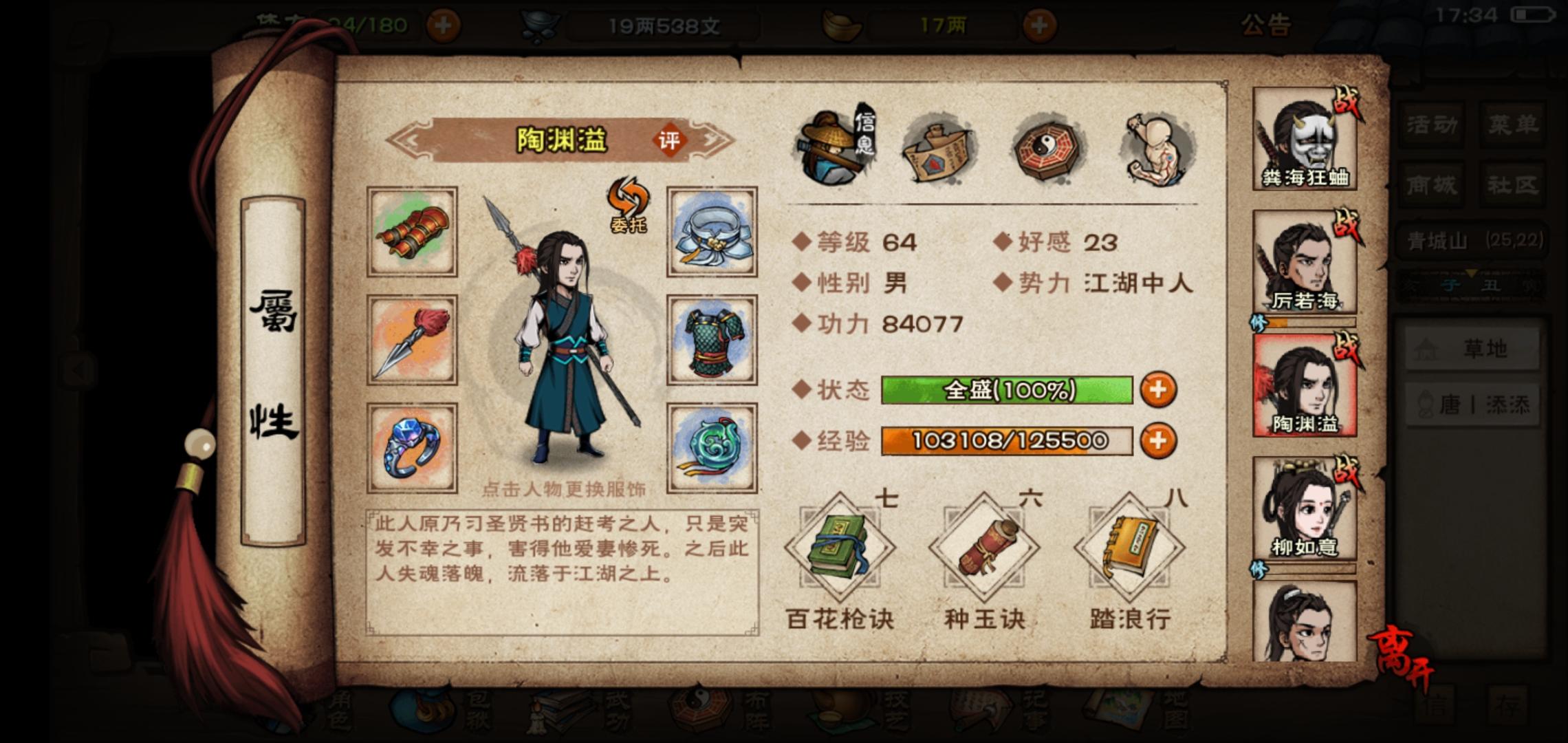
Task: Click the 评 rating button
Action: pyautogui.click(x=671, y=140)
